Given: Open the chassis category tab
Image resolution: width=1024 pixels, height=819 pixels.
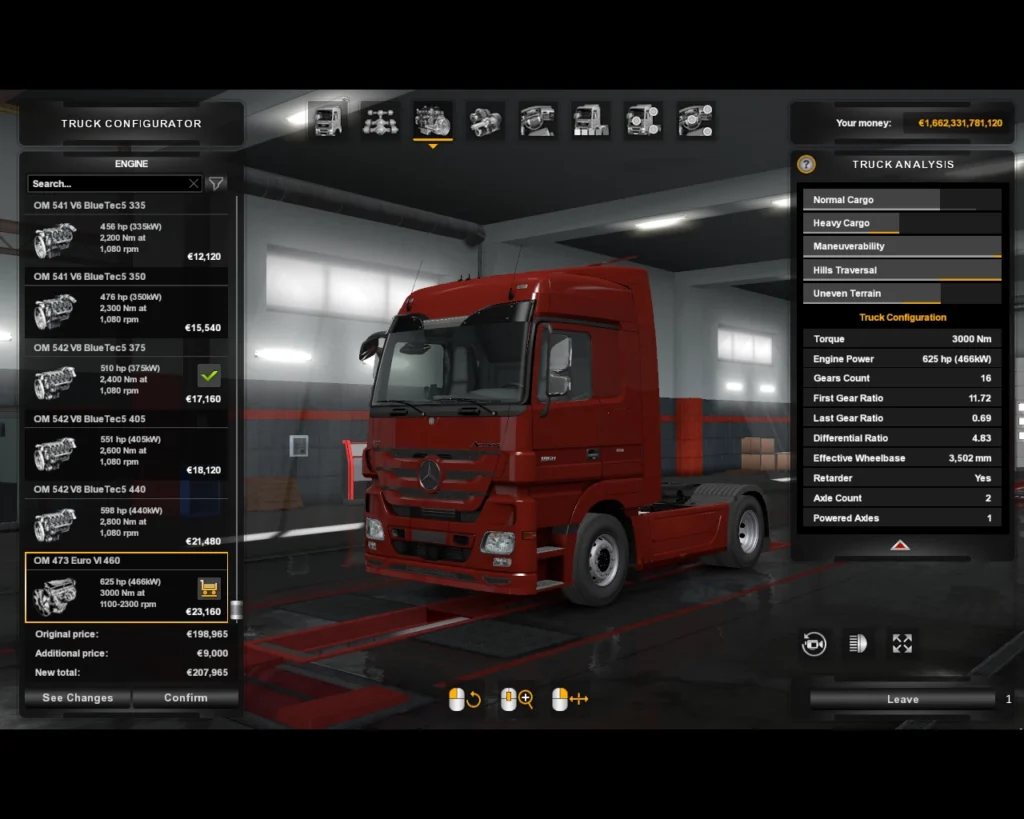Looking at the screenshot, I should tap(380, 121).
